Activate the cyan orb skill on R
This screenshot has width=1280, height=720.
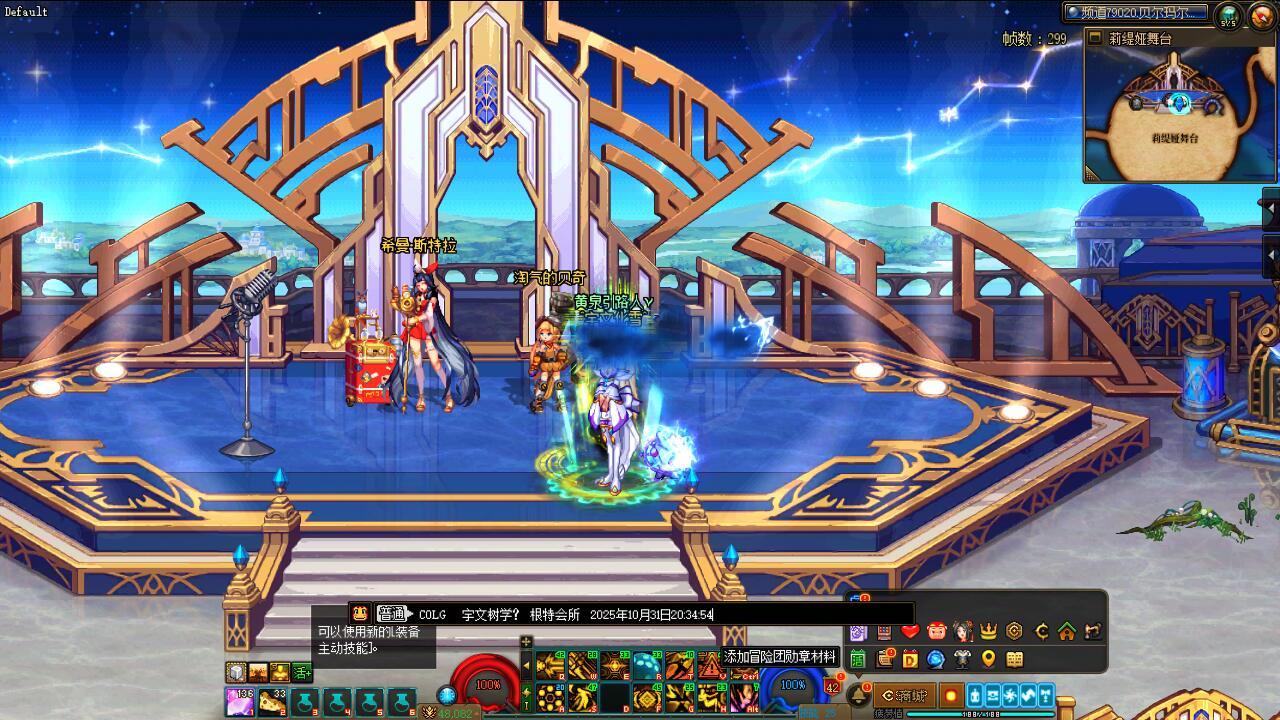pos(645,665)
